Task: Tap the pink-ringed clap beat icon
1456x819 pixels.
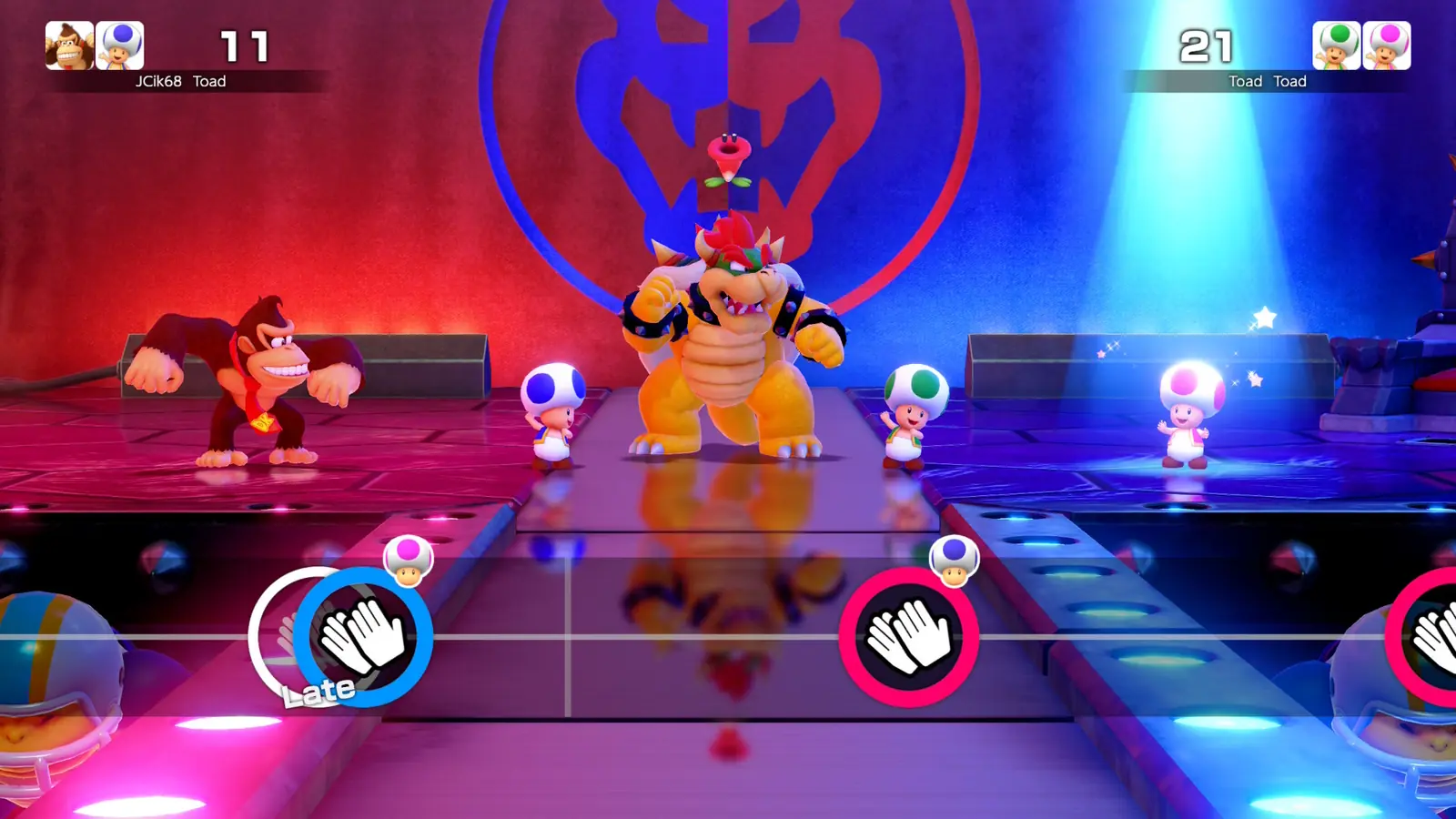Action: coord(909,637)
